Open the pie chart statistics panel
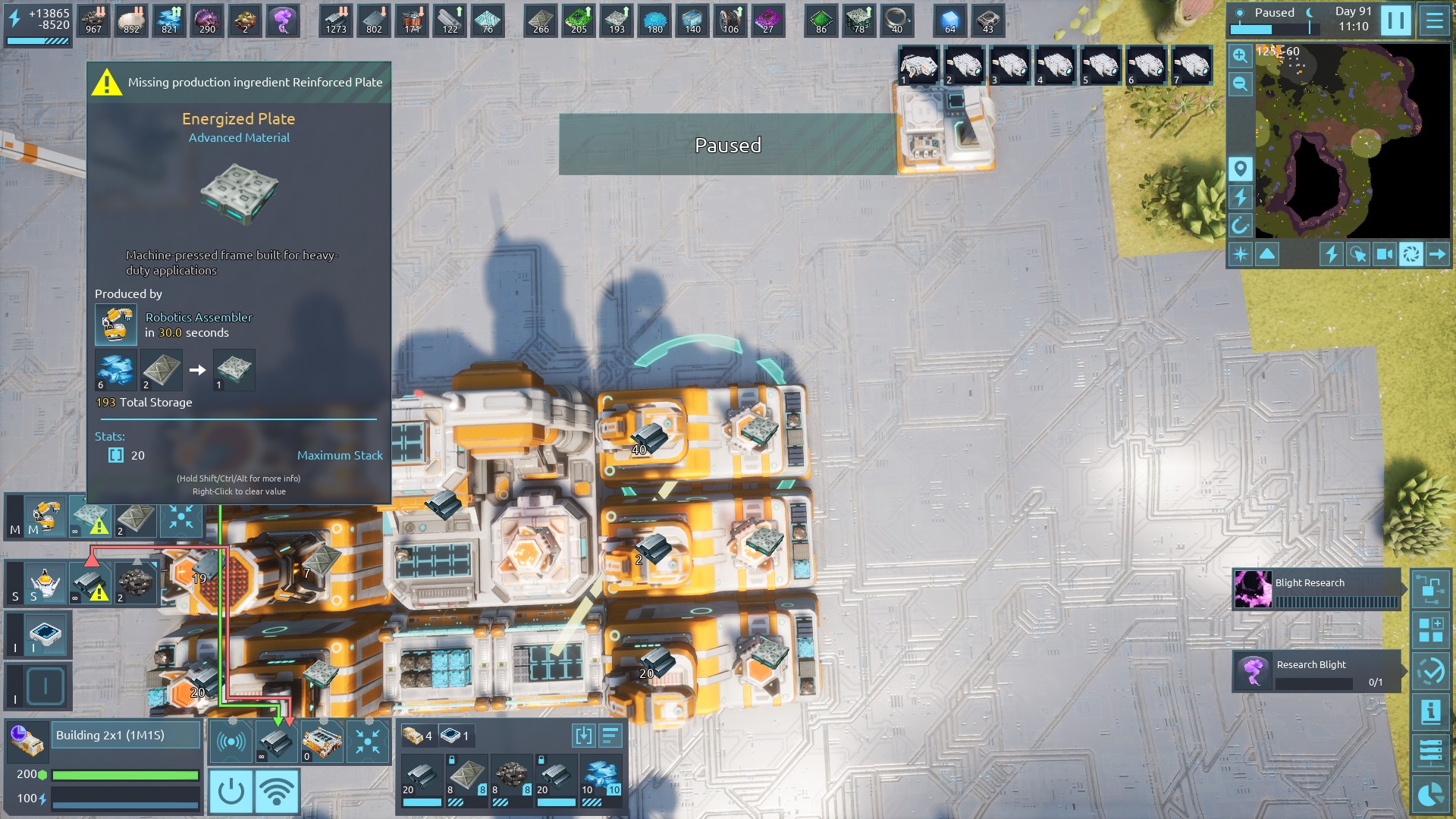Screen dimensions: 1456x819 coord(1430,794)
